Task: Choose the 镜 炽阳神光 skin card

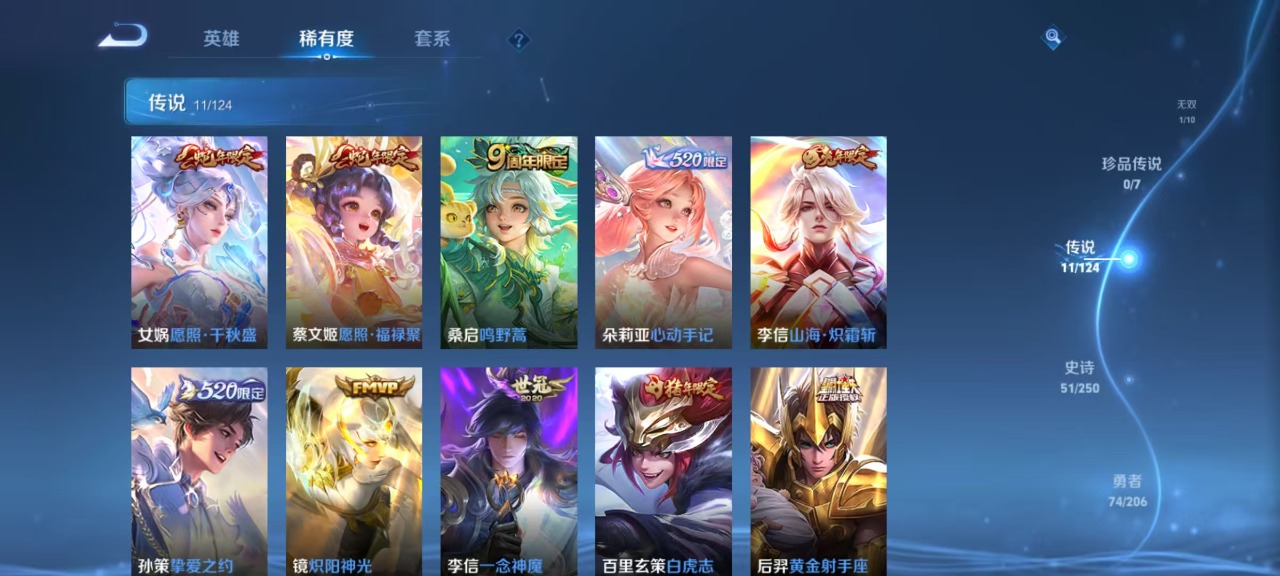Action: coord(354,470)
